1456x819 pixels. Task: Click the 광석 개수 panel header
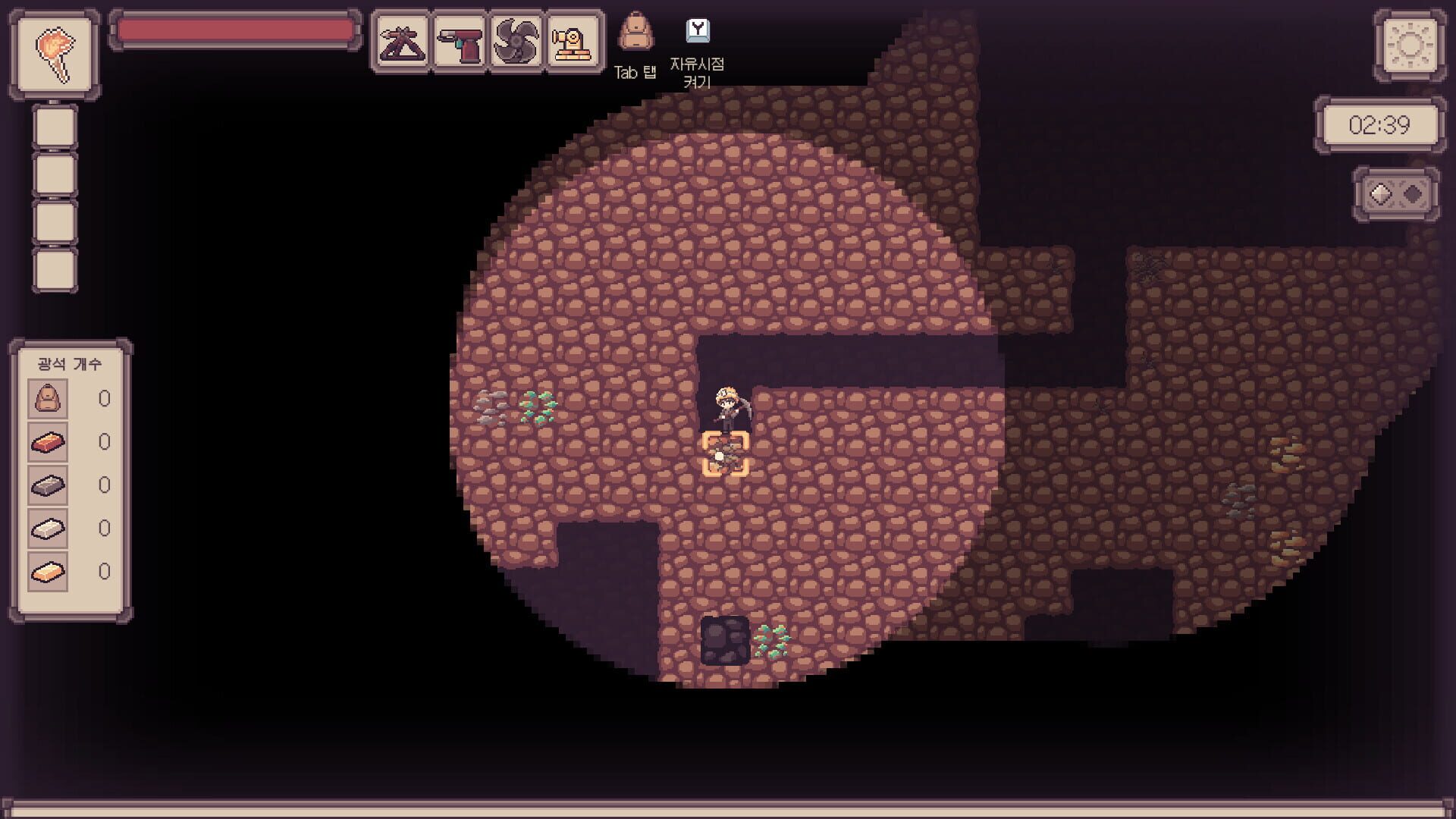coord(70,363)
